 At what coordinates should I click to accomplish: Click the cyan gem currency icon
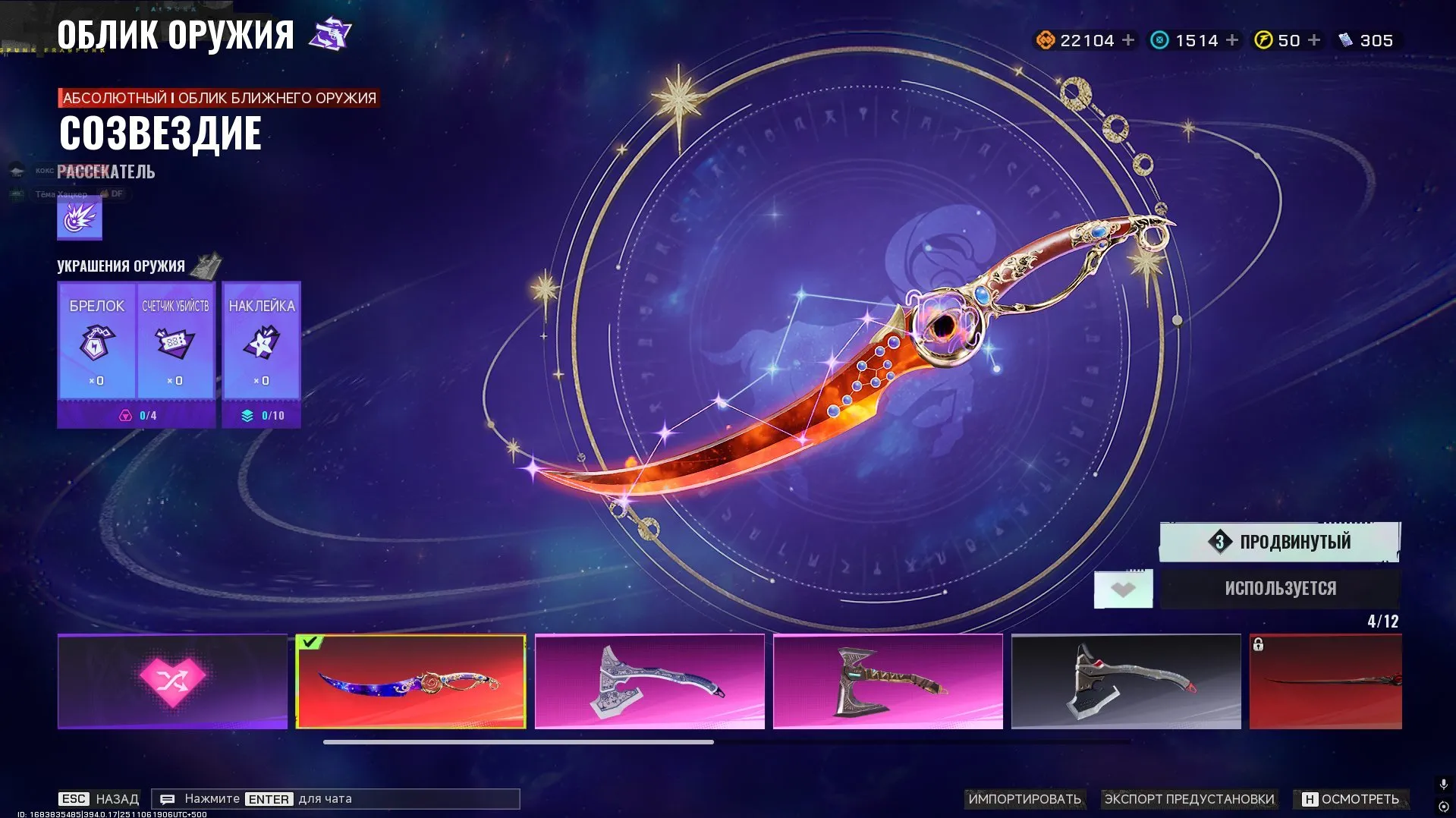(x=1161, y=39)
